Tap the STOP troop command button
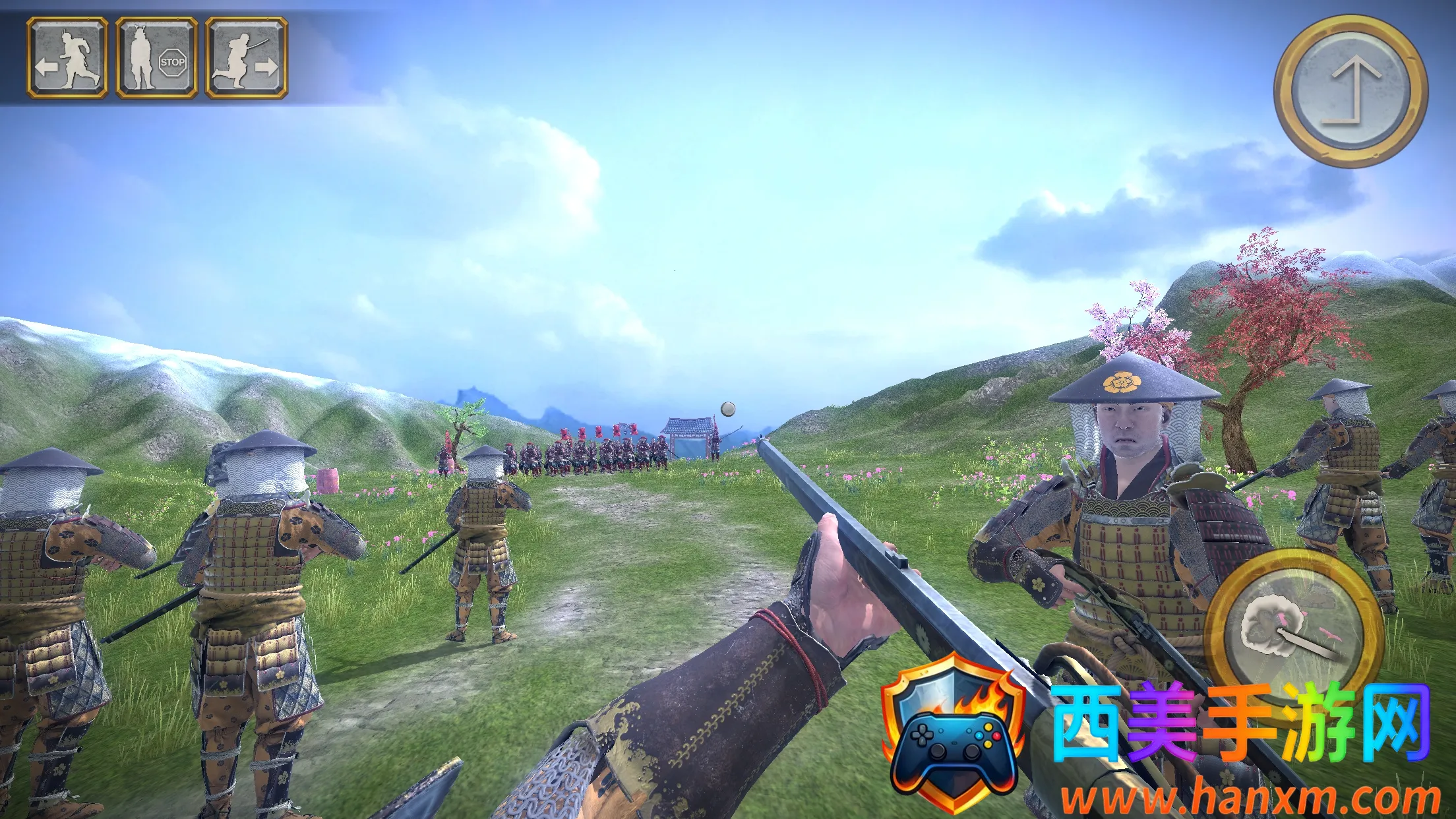 pyautogui.click(x=156, y=59)
